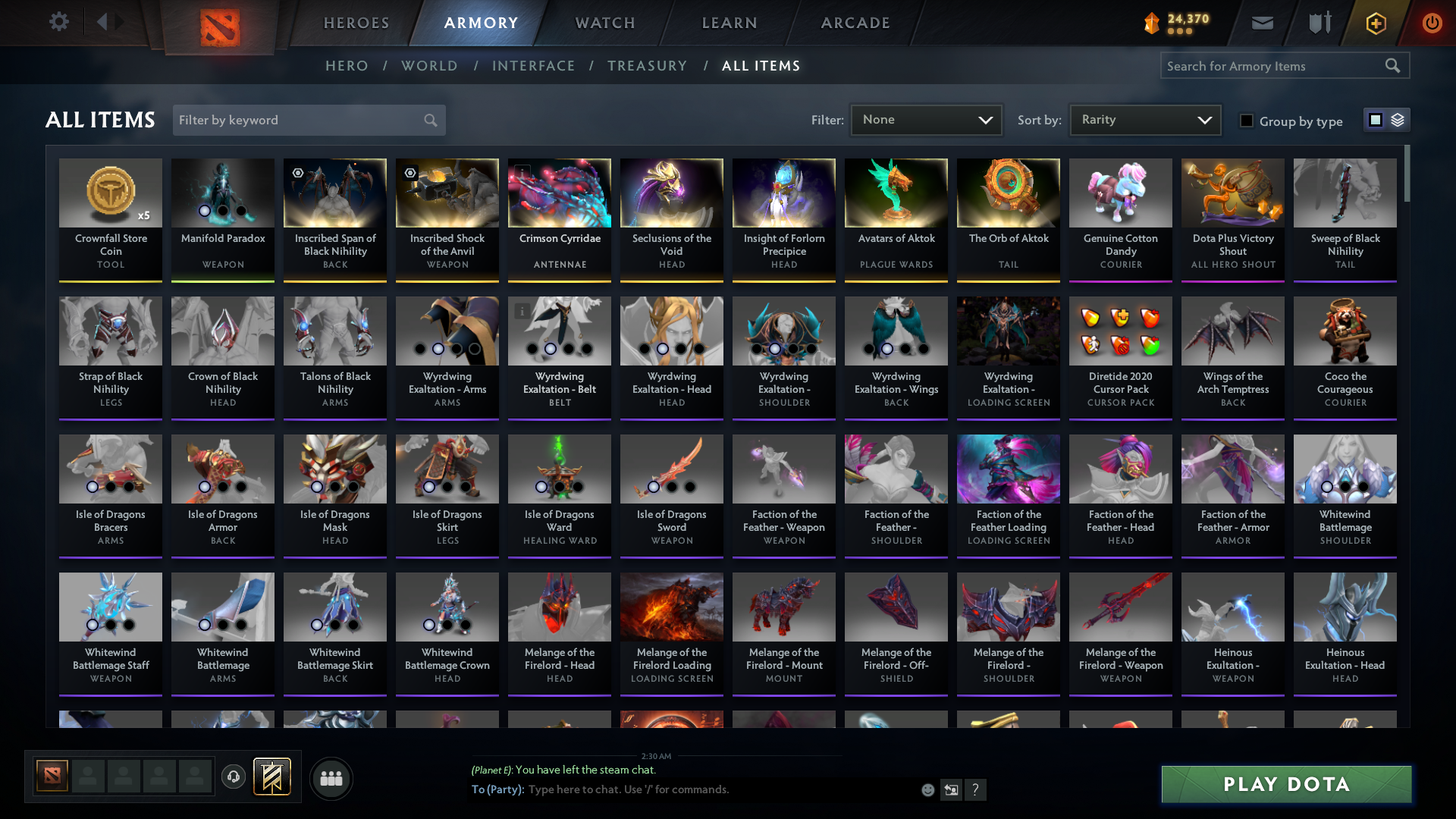The image size is (1456, 819).
Task: Open the mail envelope notifications icon
Action: click(1262, 23)
